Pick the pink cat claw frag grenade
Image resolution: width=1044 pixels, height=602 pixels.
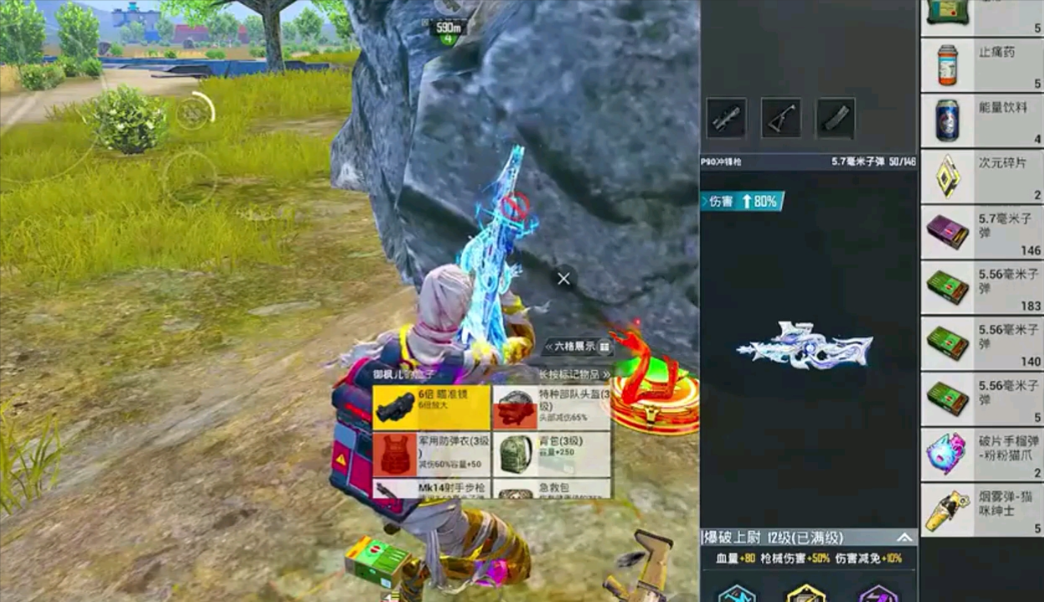981,454
